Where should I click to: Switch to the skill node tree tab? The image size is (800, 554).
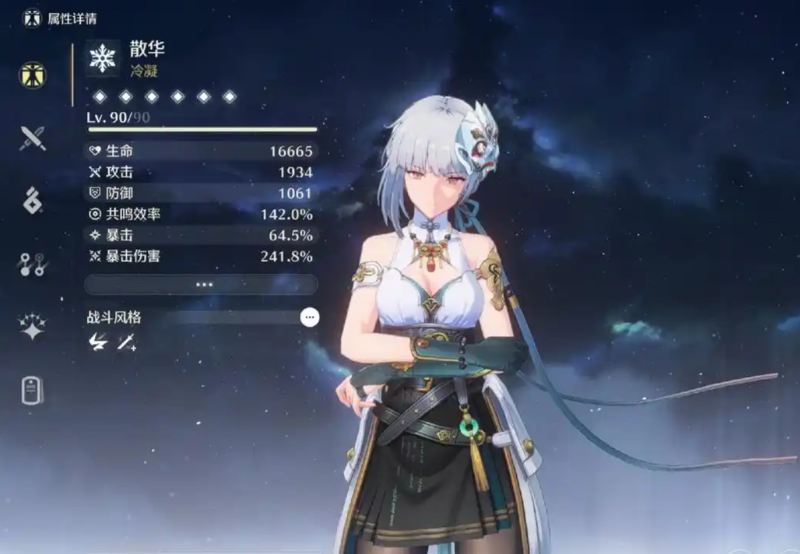tap(33, 264)
